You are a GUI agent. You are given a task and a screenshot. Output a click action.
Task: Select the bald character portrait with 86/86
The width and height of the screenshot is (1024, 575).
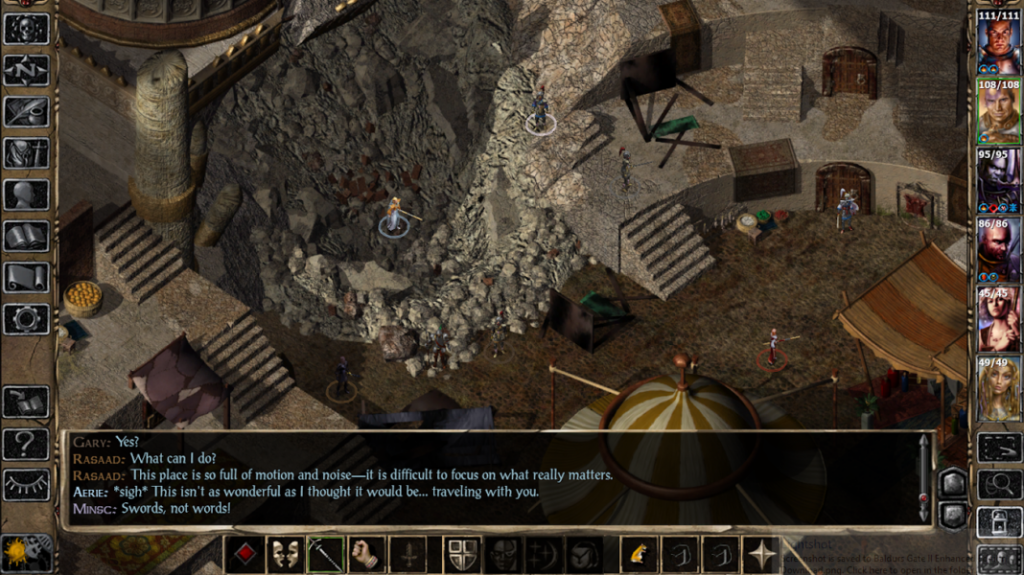999,250
